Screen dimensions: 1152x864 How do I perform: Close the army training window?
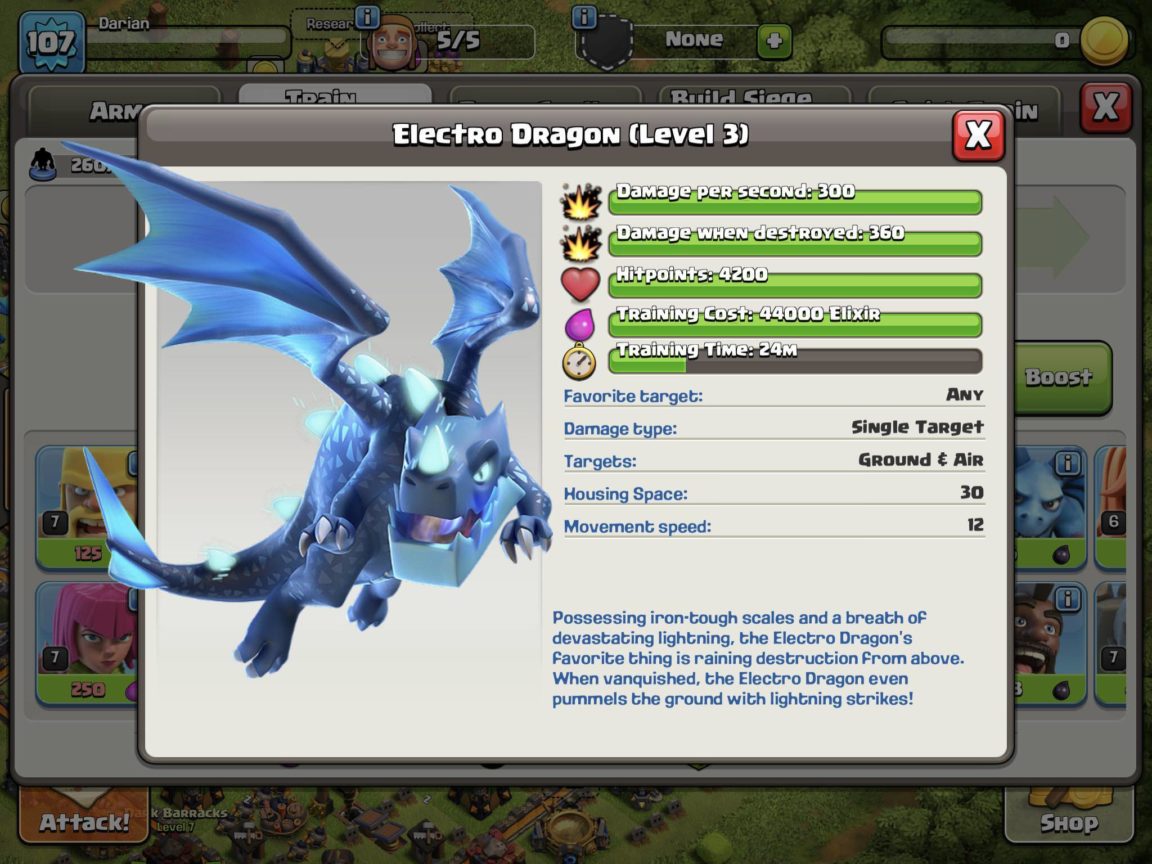1105,108
